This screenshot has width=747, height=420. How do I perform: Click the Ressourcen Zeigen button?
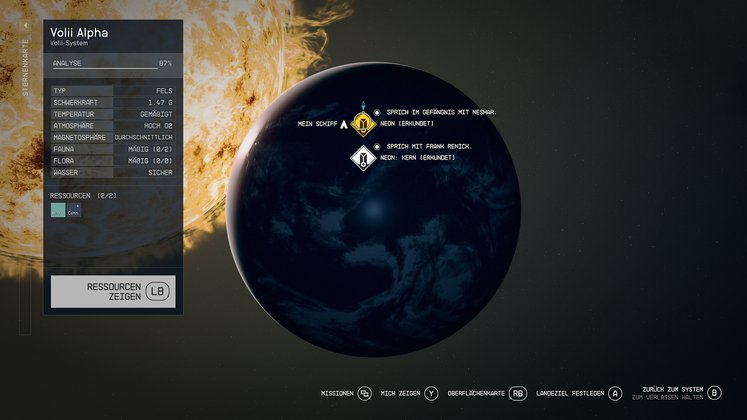pyautogui.click(x=112, y=291)
